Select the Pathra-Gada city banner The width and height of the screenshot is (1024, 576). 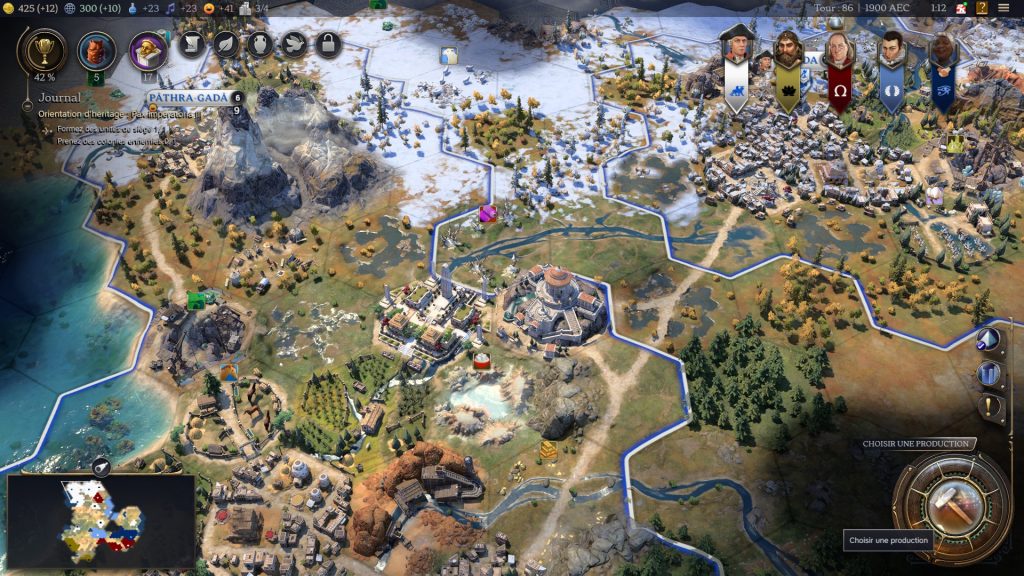pos(188,98)
